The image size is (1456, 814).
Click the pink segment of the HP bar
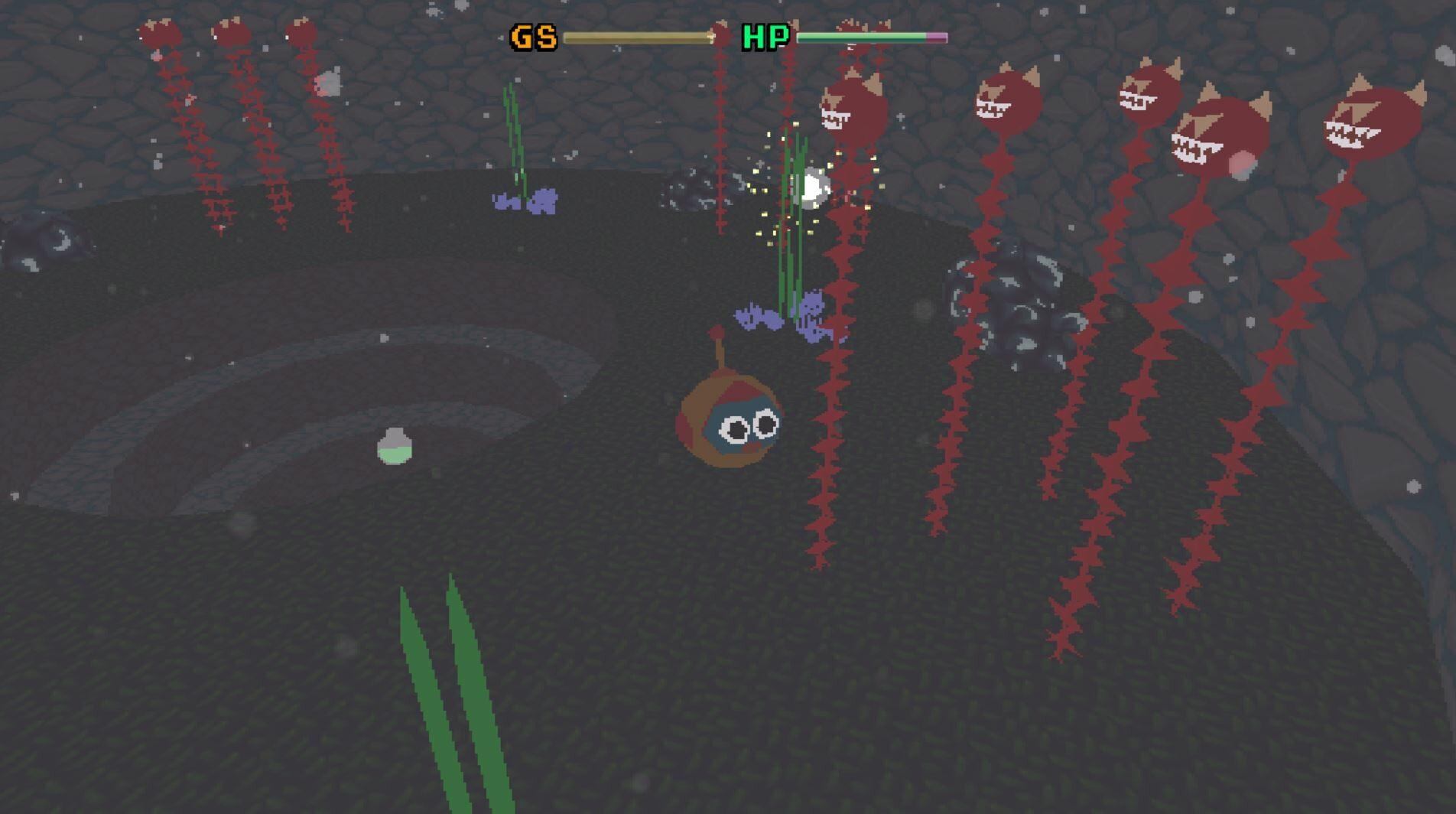click(x=937, y=36)
